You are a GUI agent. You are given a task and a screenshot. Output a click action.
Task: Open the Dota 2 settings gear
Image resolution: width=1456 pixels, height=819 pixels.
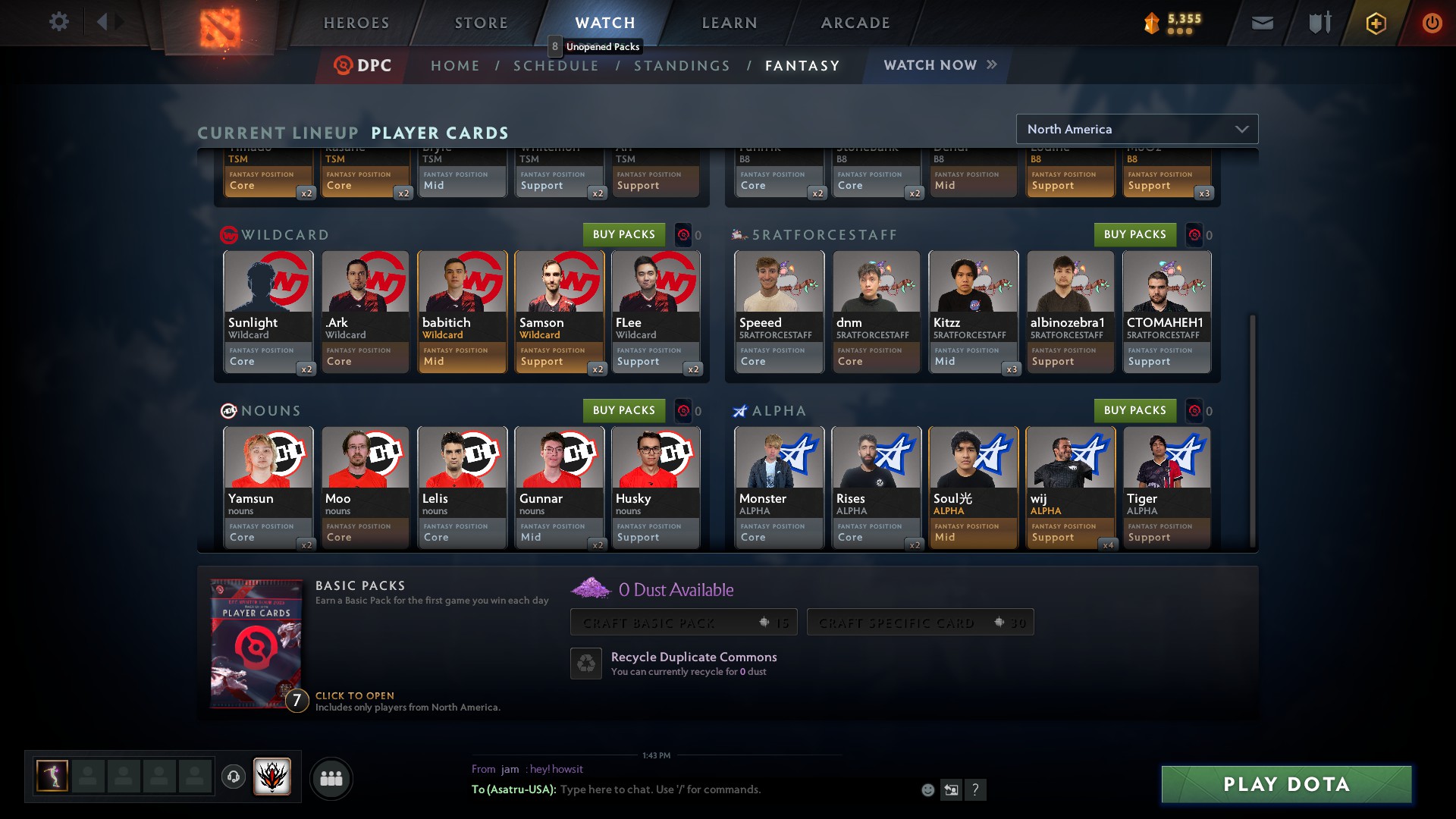pos(59,22)
